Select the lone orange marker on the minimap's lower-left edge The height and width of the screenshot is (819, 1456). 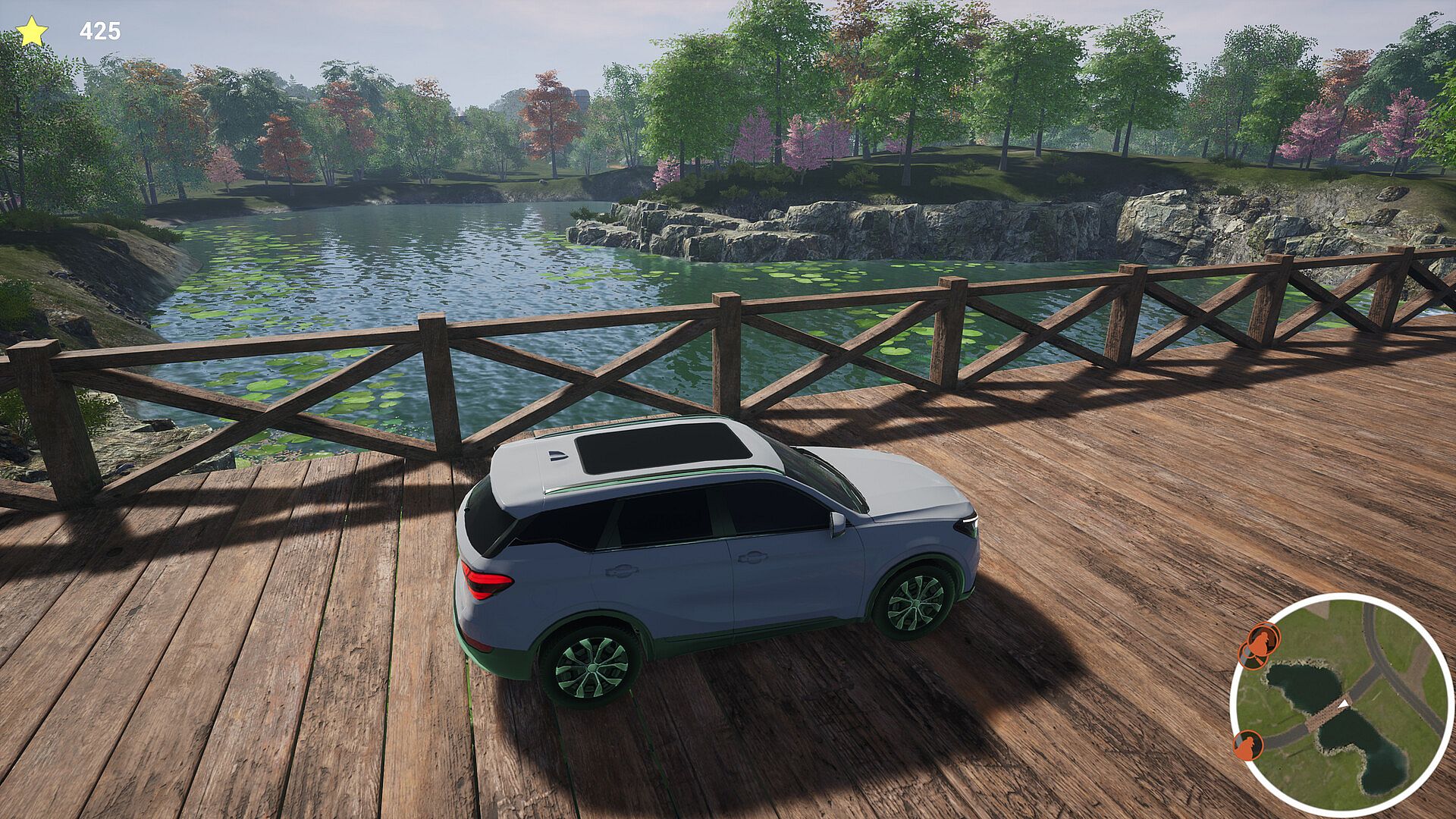click(x=1247, y=745)
